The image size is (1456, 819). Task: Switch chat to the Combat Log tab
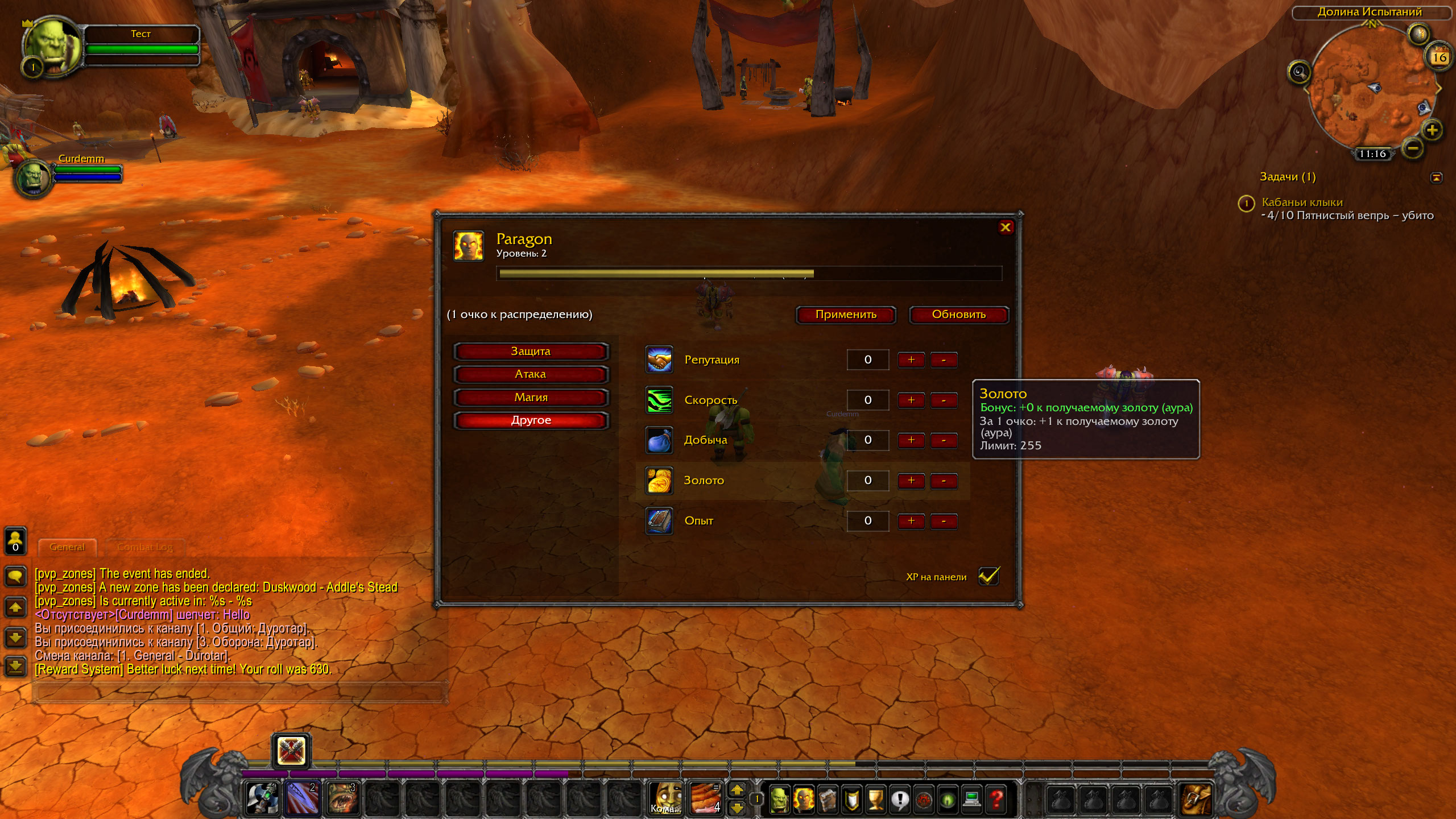(x=144, y=547)
